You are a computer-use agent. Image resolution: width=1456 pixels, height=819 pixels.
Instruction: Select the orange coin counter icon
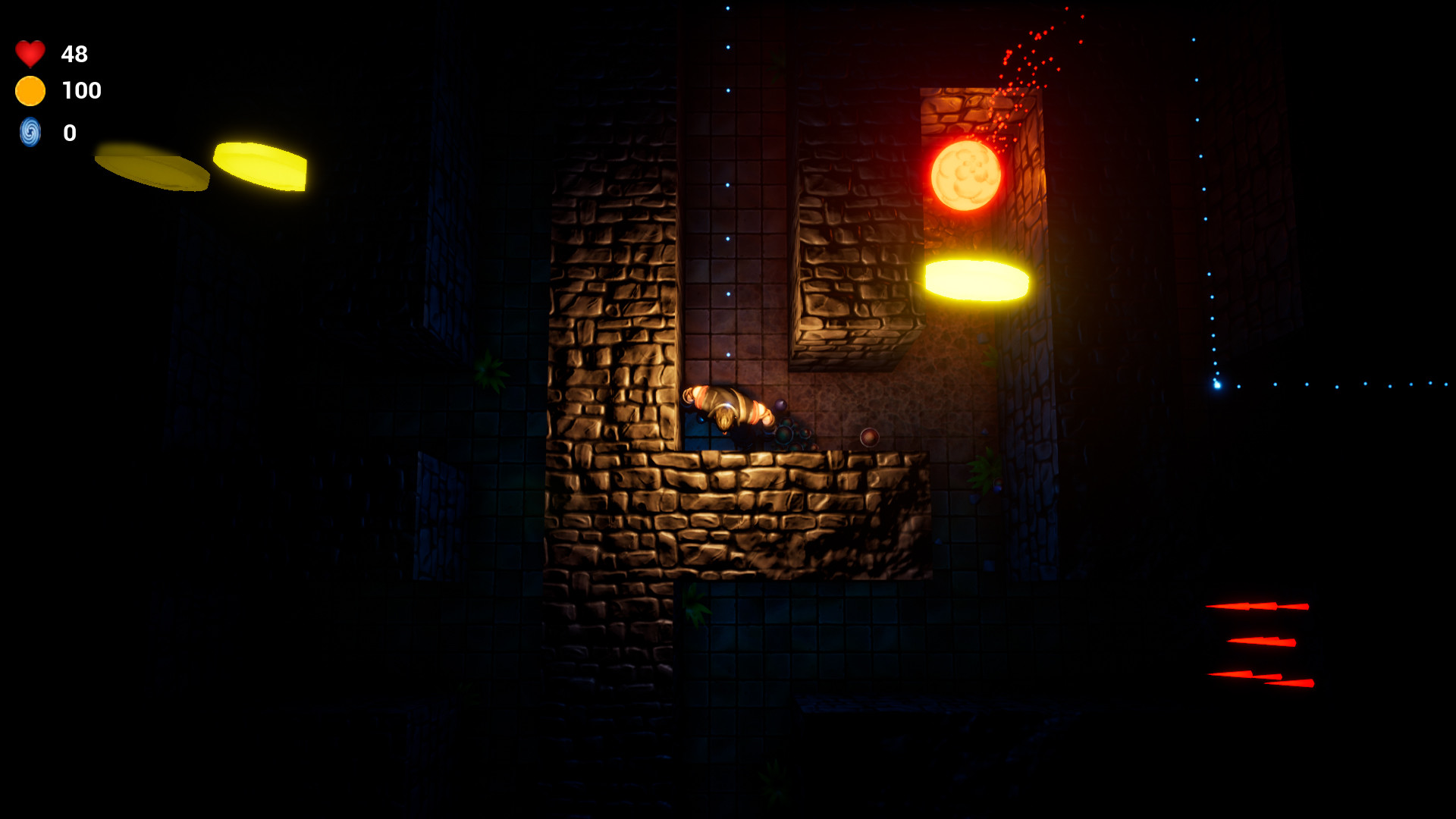[30, 91]
